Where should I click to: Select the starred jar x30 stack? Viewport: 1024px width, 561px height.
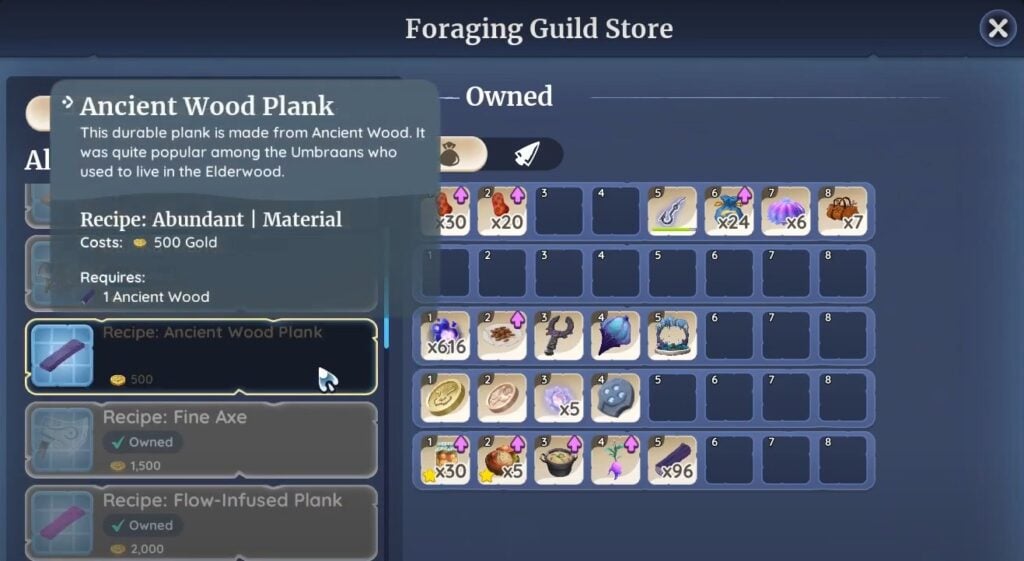(x=444, y=459)
